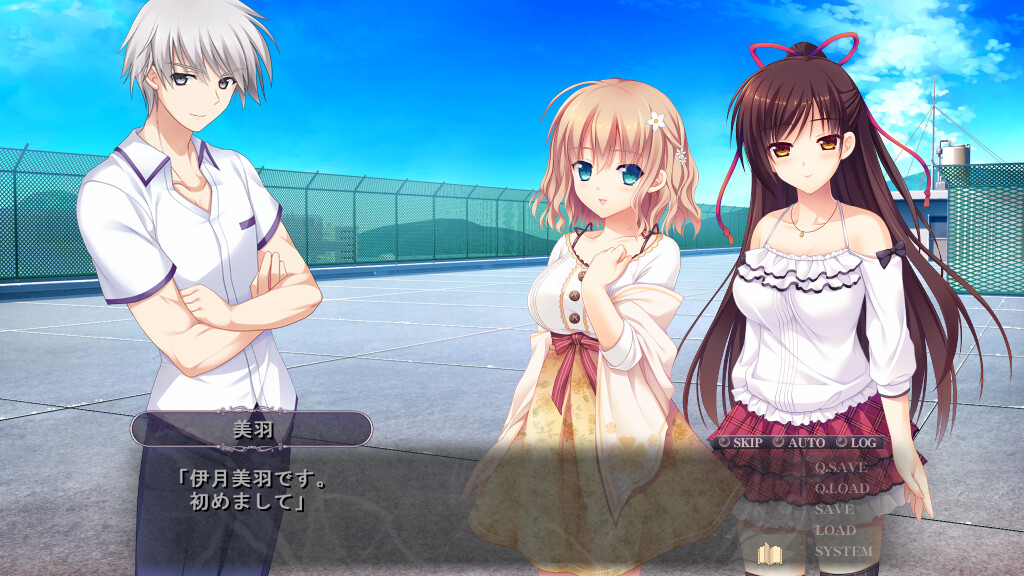Toggle AUTO text advance mode
1024x576 pixels.
pyautogui.click(x=799, y=442)
